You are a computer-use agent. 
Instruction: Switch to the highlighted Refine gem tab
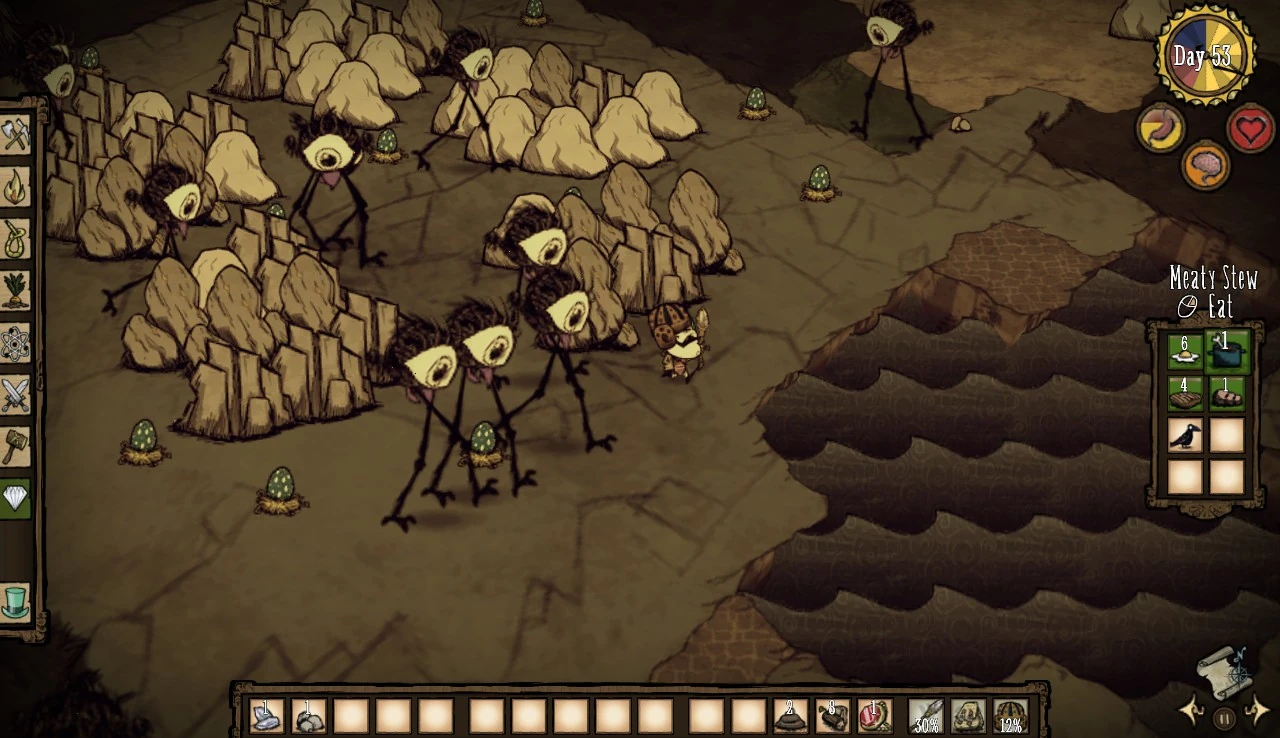pos(14,499)
